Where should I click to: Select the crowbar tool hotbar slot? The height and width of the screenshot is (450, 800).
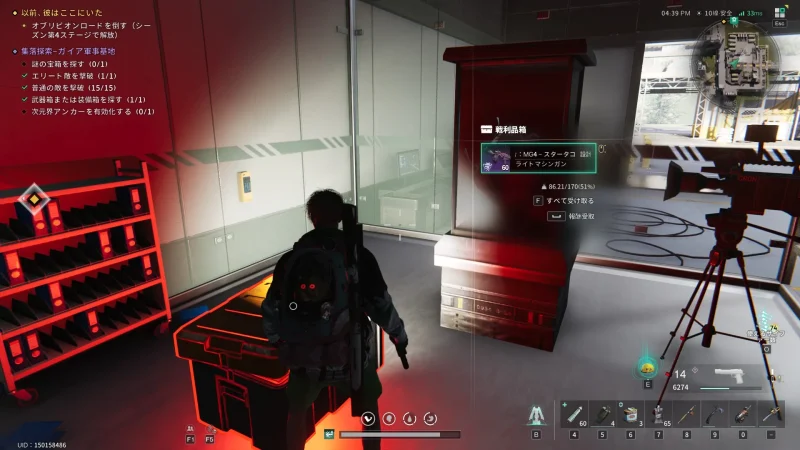click(x=715, y=413)
